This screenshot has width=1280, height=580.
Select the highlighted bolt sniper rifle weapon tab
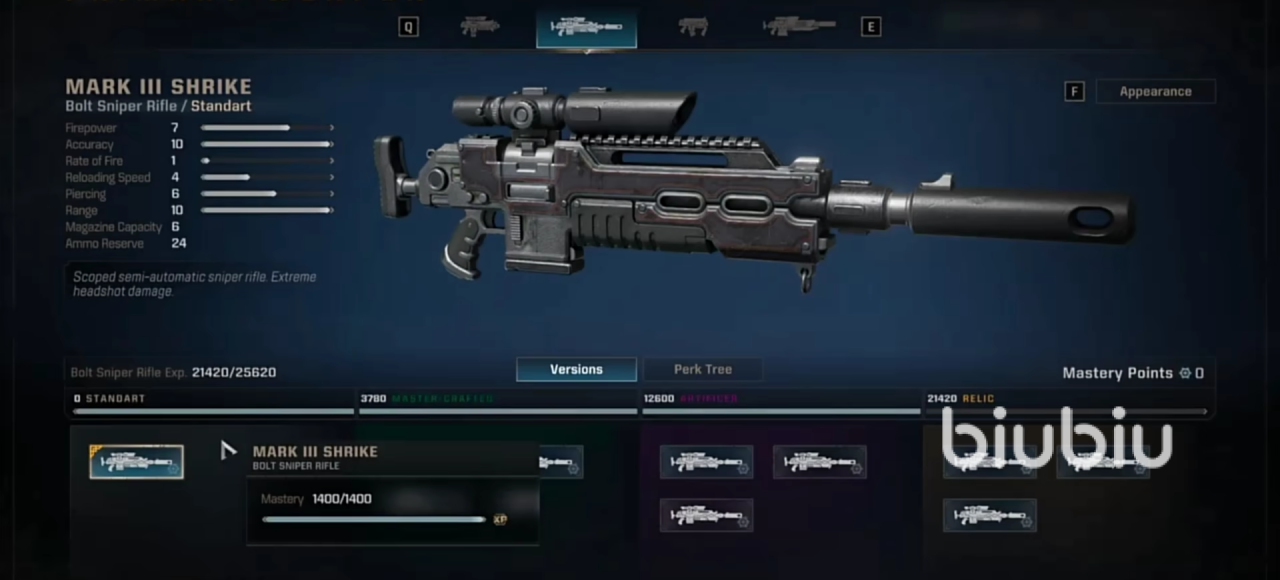click(586, 27)
